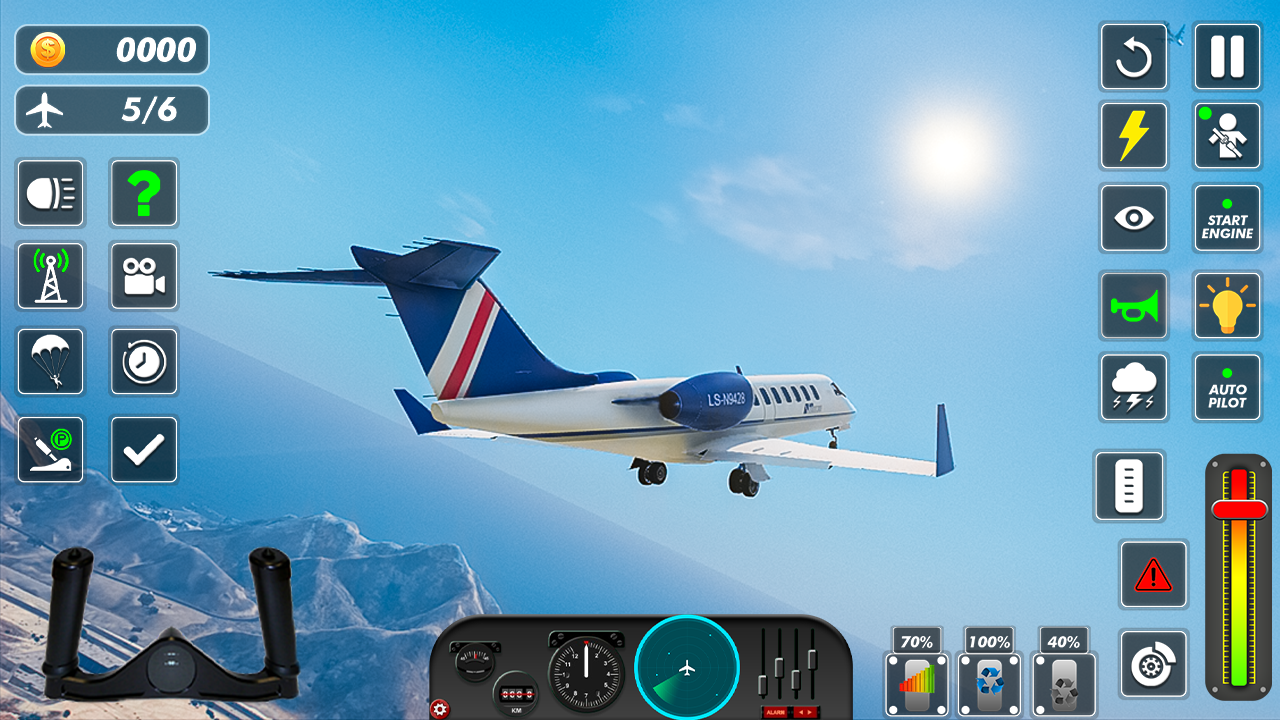This screenshot has width=1280, height=720.
Task: Honk the green horn icon
Action: pyautogui.click(x=1134, y=306)
